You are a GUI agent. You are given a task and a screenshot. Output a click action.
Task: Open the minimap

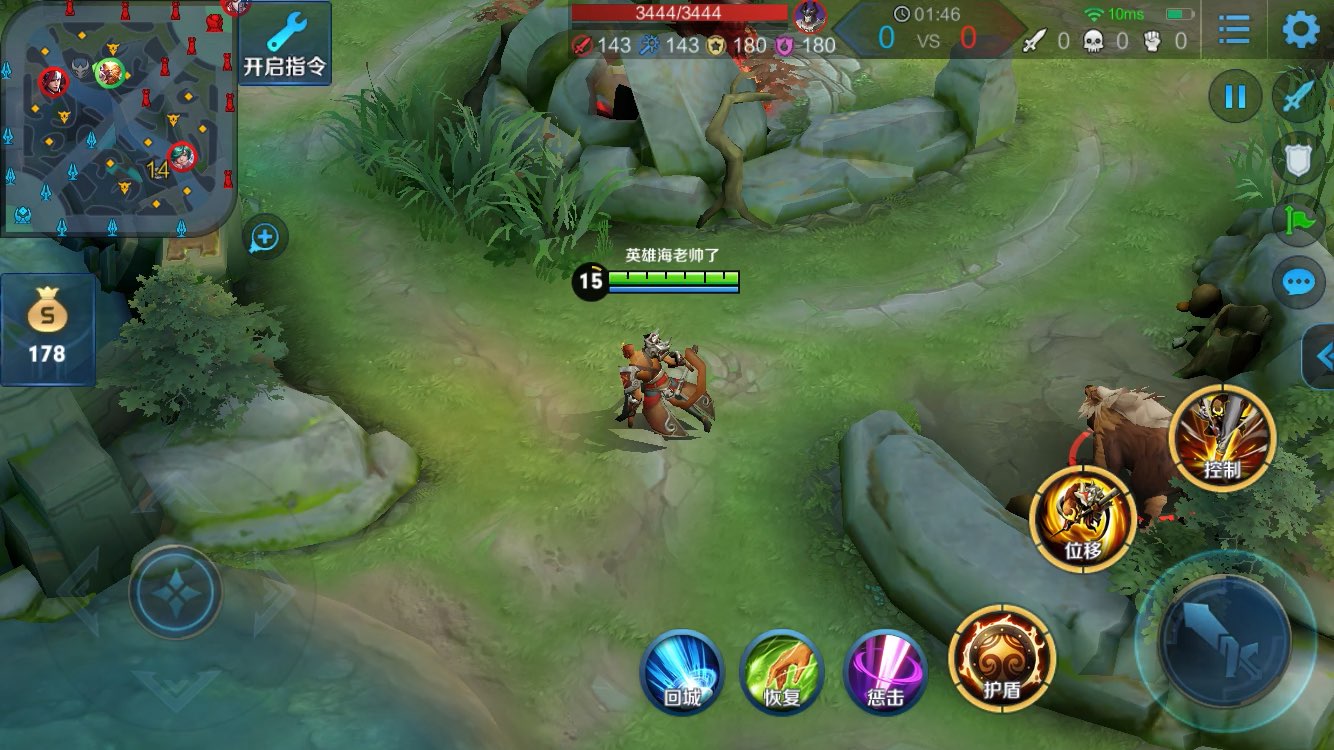click(x=118, y=118)
